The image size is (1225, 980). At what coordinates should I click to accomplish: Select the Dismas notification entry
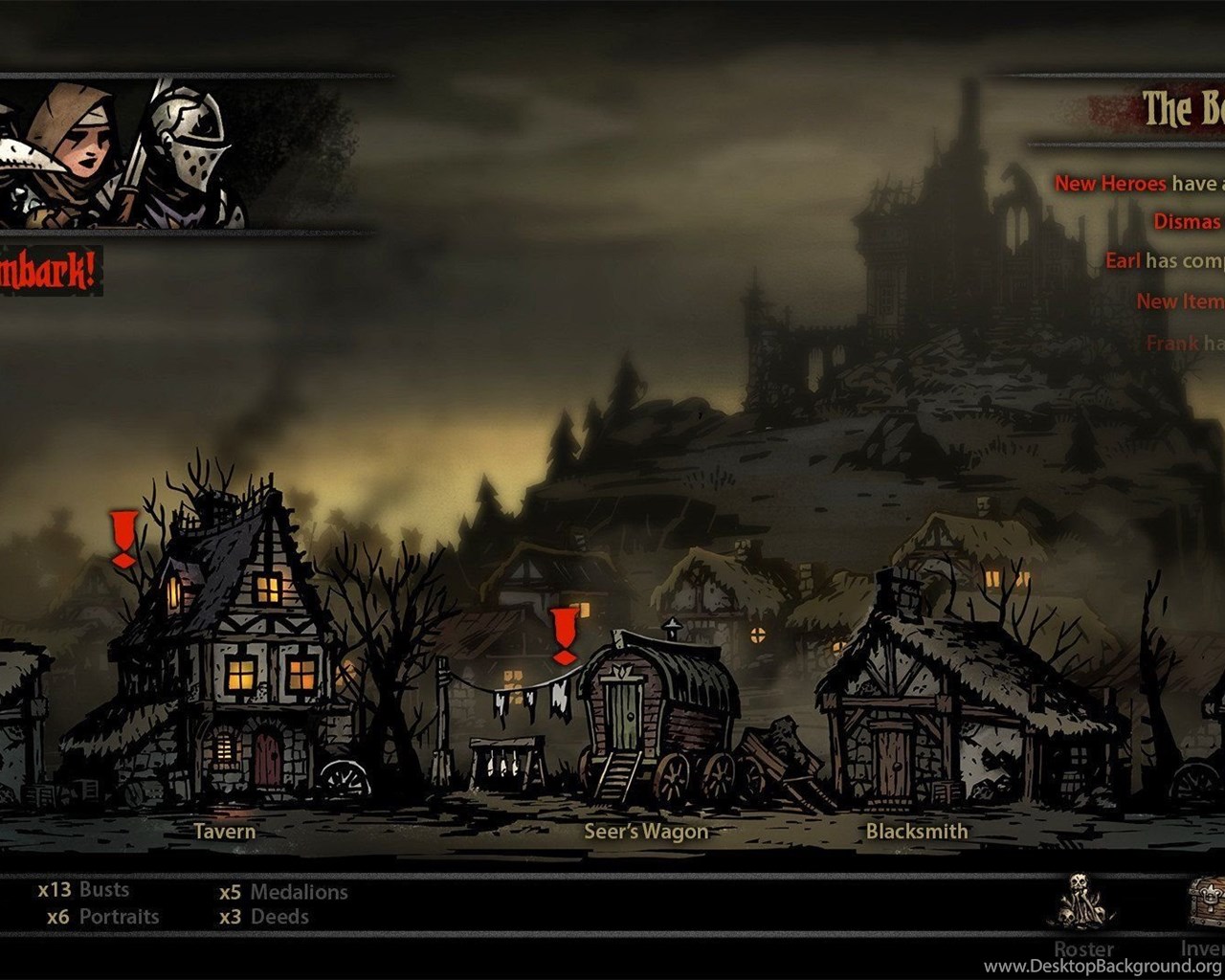coord(1188,221)
